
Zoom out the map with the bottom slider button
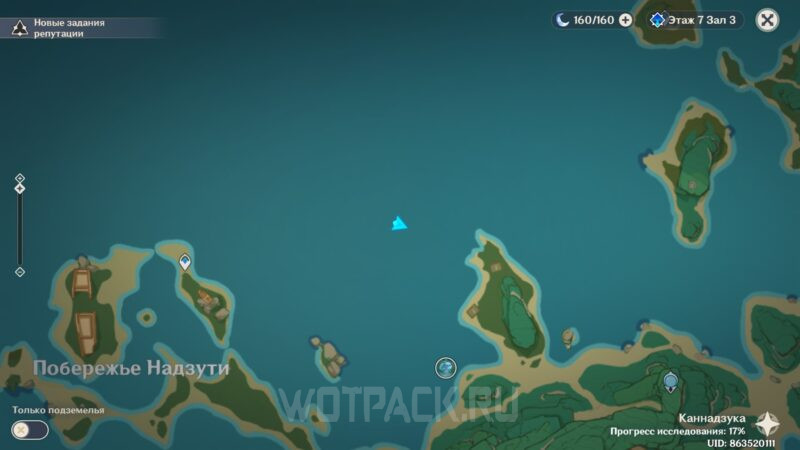(19, 271)
